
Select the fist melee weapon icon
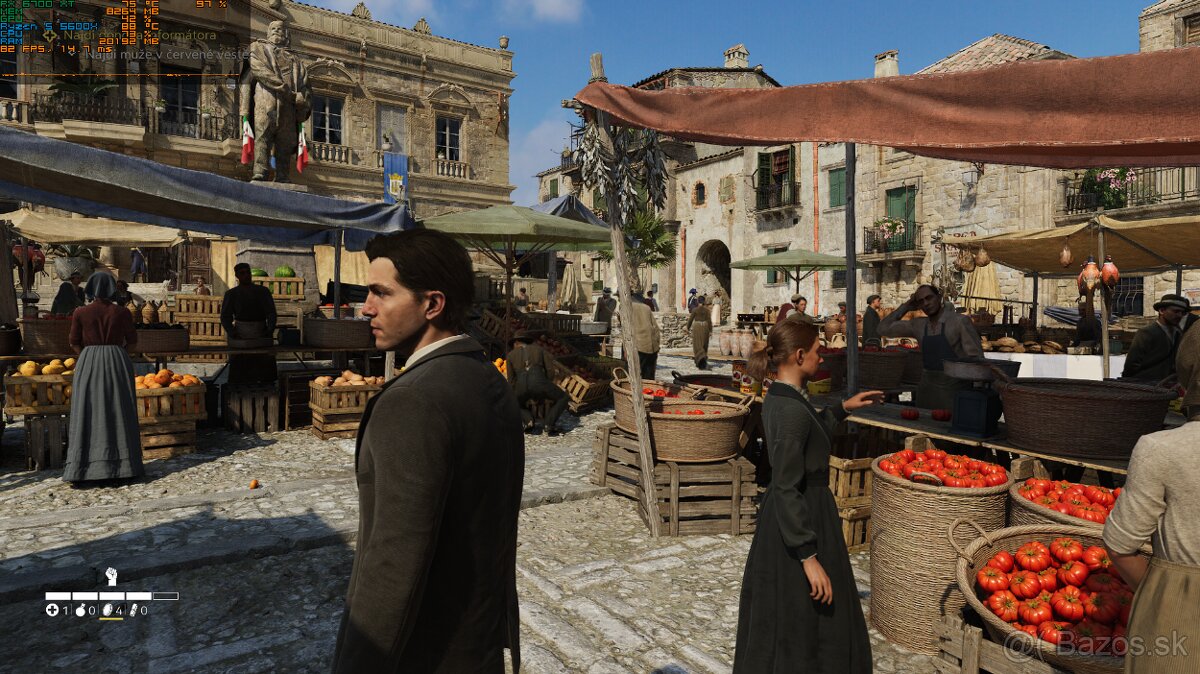click(x=111, y=576)
